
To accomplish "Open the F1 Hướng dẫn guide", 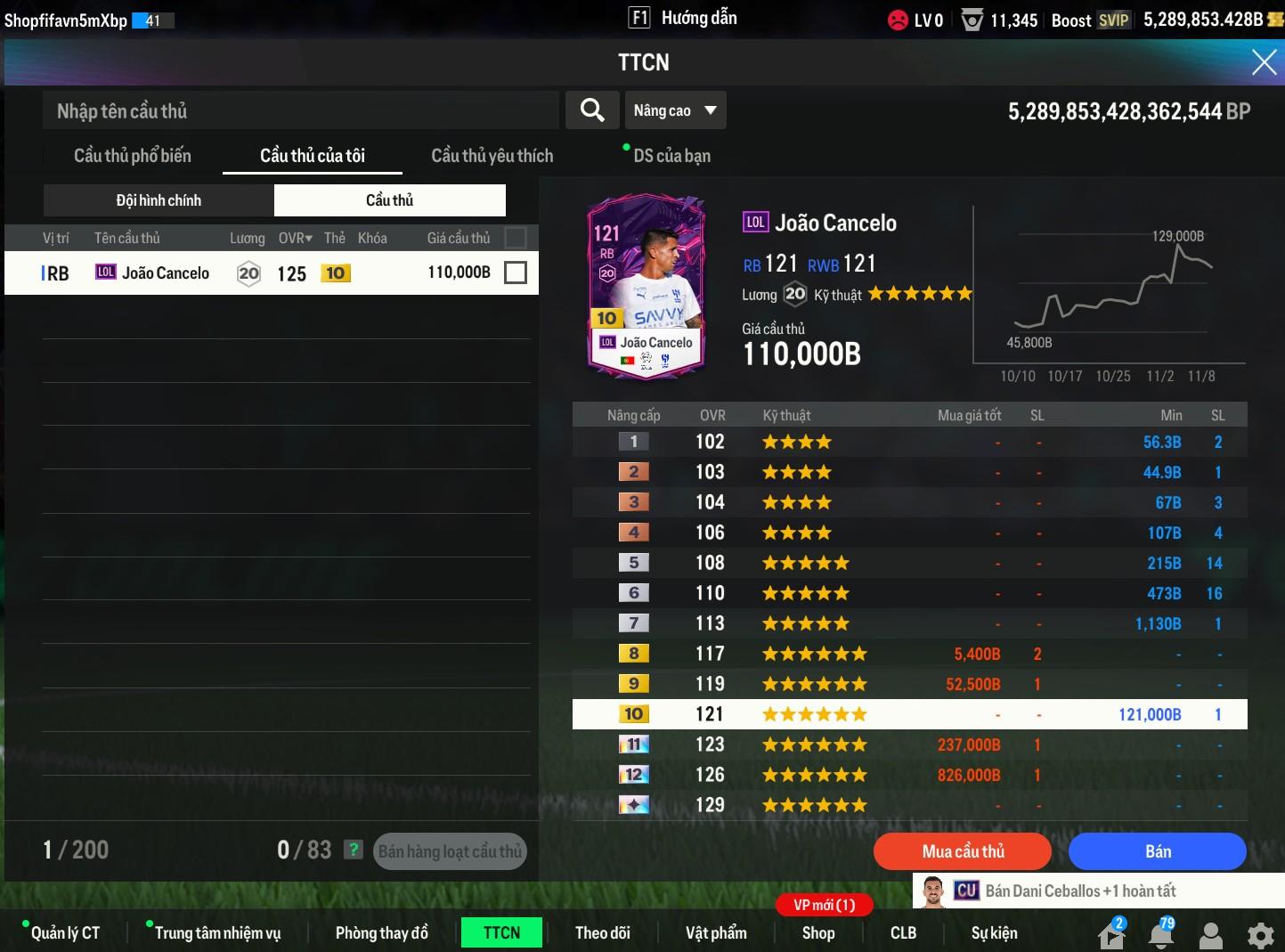I will tap(683, 18).
